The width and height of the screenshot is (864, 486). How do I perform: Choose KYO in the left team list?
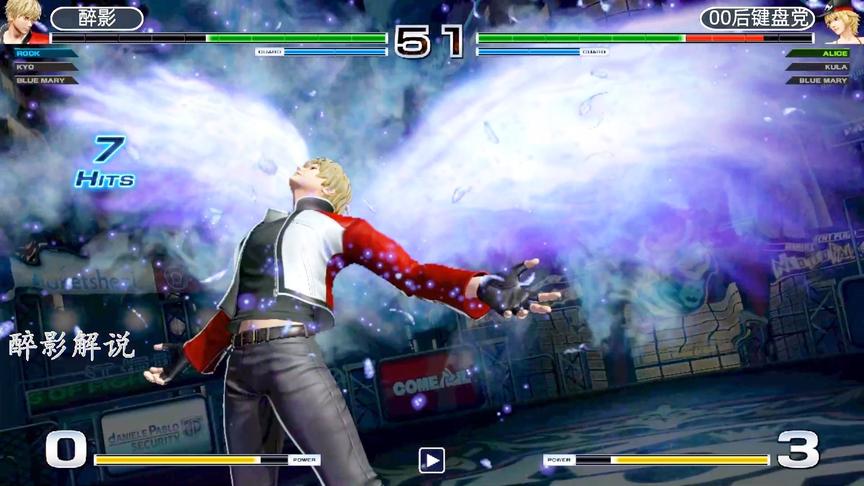[28, 67]
